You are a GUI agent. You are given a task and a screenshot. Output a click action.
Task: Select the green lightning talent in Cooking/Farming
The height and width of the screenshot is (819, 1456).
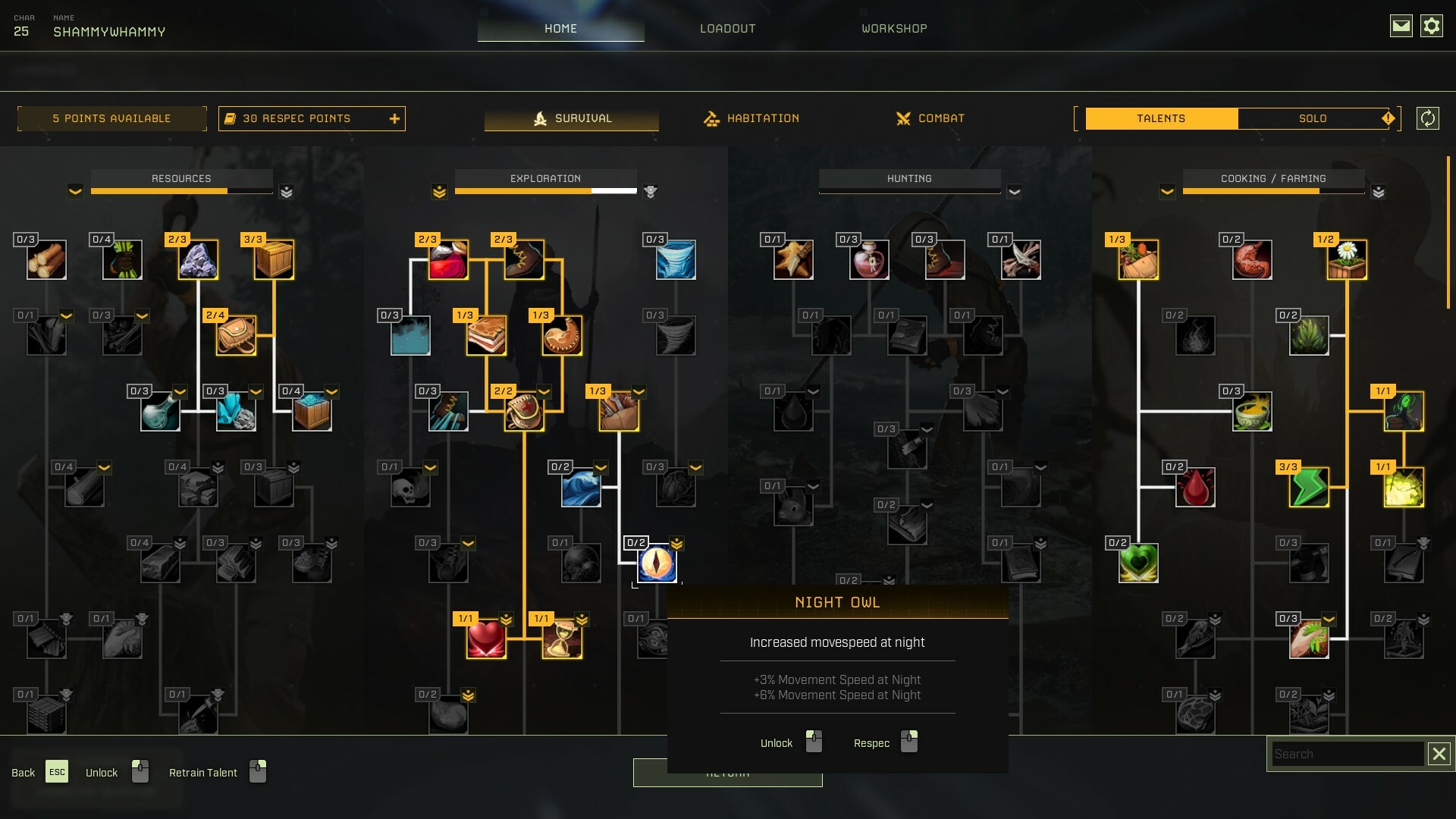(x=1310, y=487)
